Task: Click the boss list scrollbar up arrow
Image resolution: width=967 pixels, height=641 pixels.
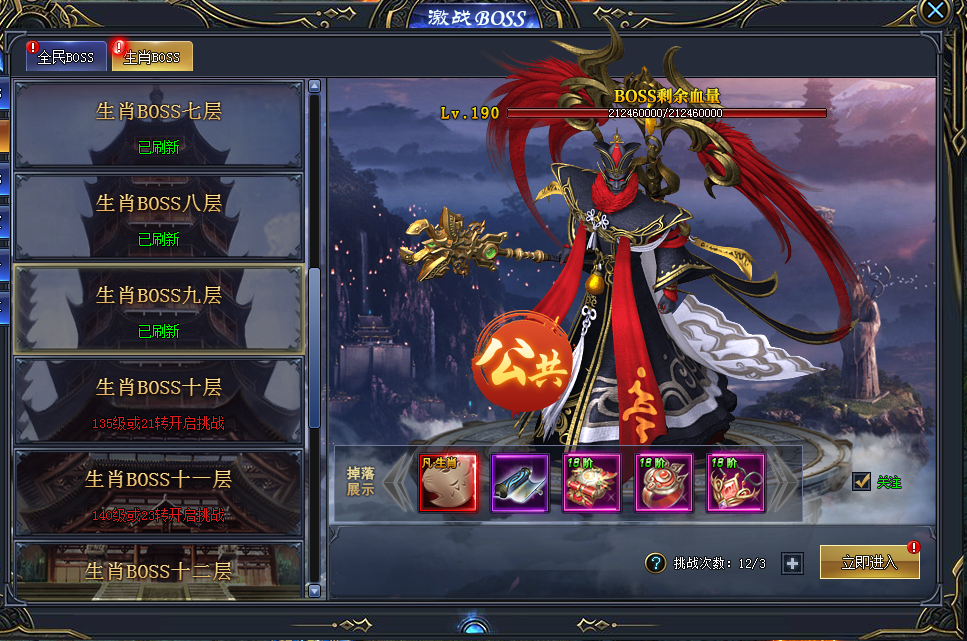Action: point(314,86)
